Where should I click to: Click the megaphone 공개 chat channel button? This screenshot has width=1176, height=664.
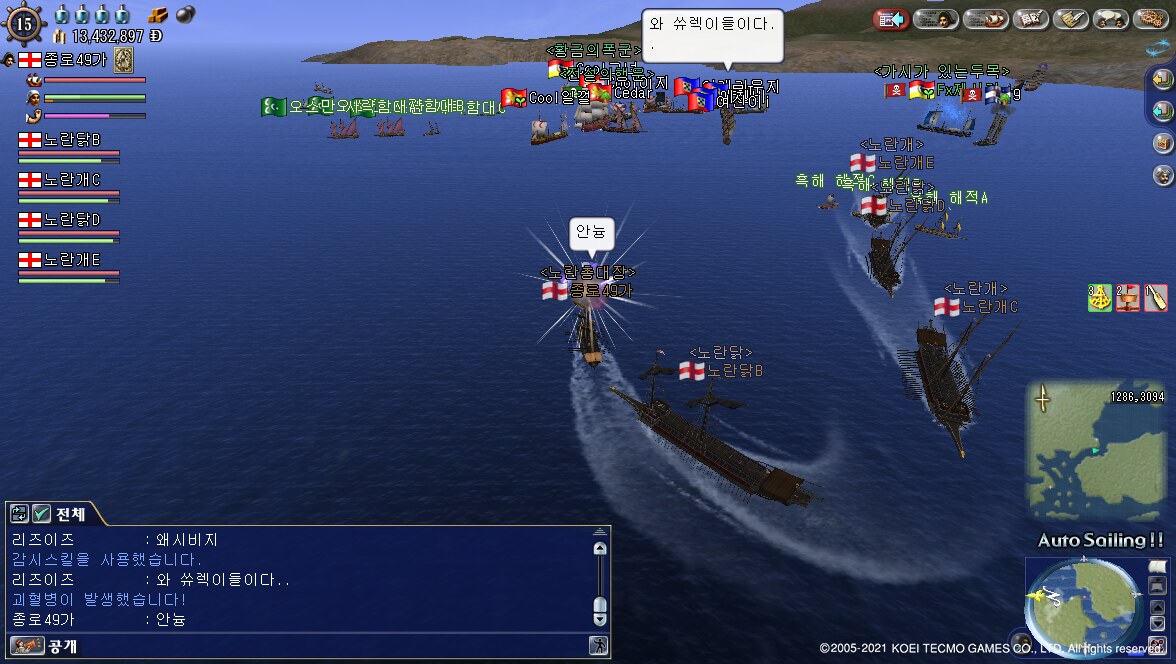[x=28, y=646]
